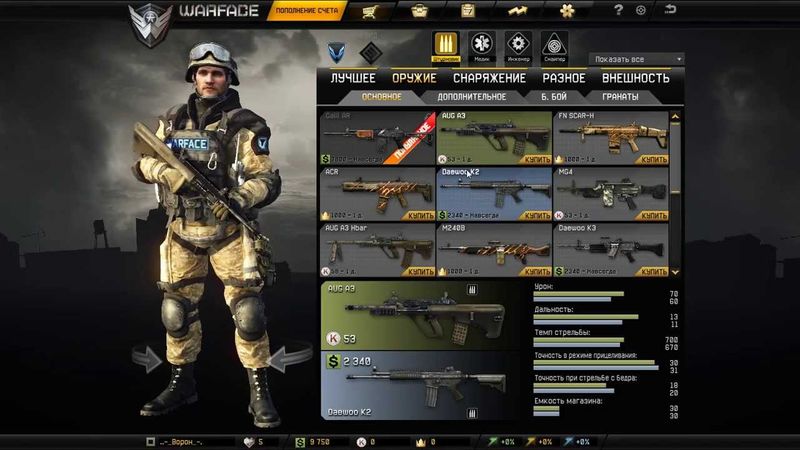Image resolution: width=800 pixels, height=450 pixels.
Task: Select the Инженер class icon
Action: click(x=517, y=45)
